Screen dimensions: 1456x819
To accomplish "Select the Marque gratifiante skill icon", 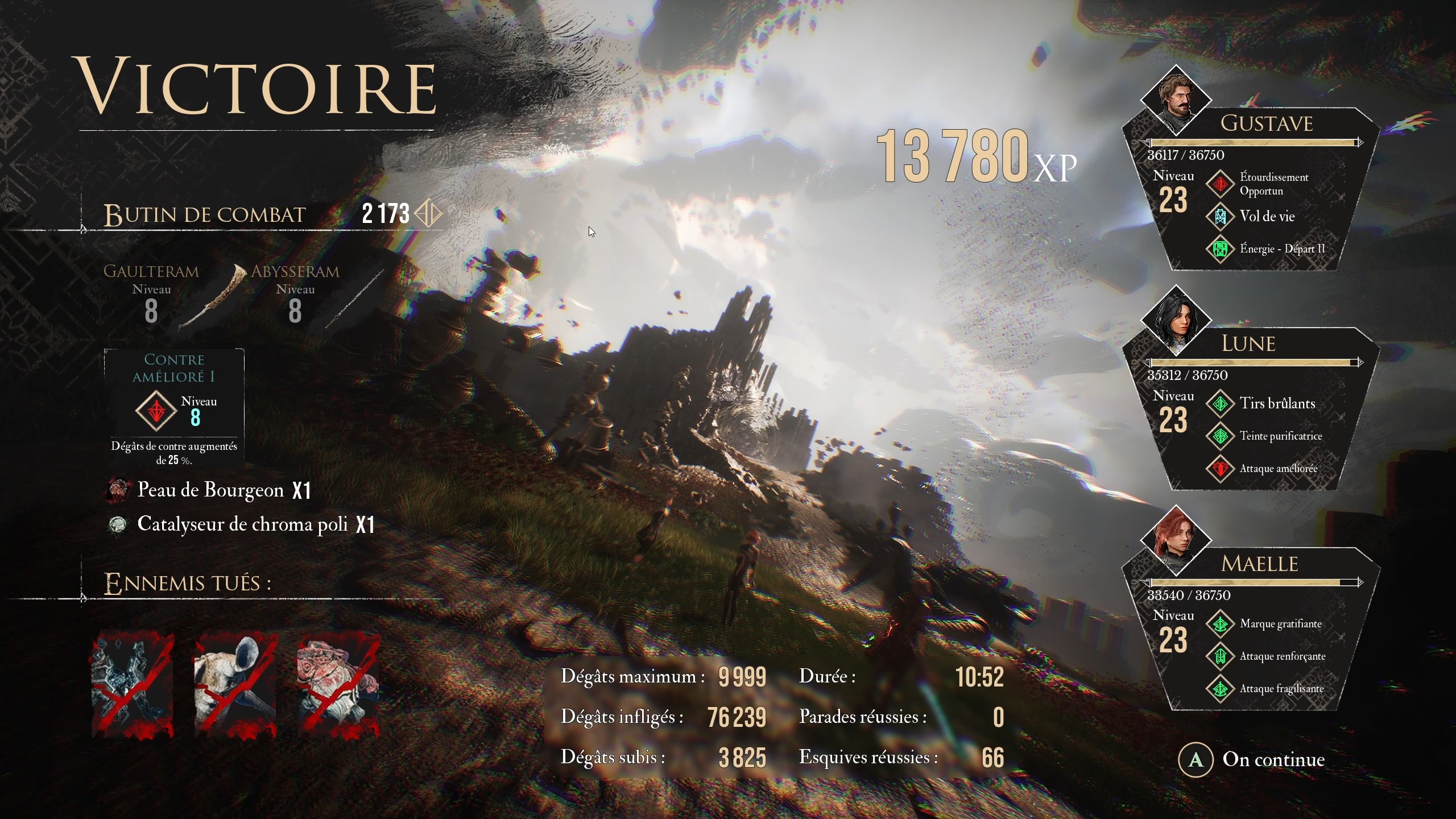I will point(1221,623).
